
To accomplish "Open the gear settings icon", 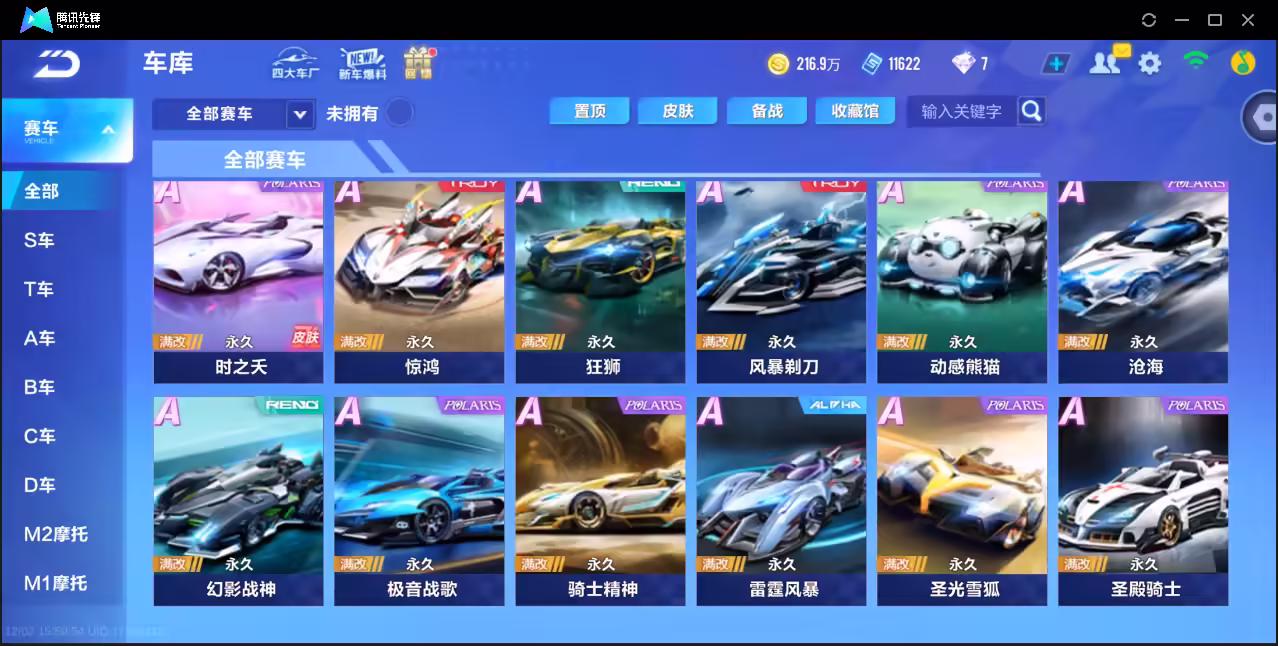I will point(1150,64).
